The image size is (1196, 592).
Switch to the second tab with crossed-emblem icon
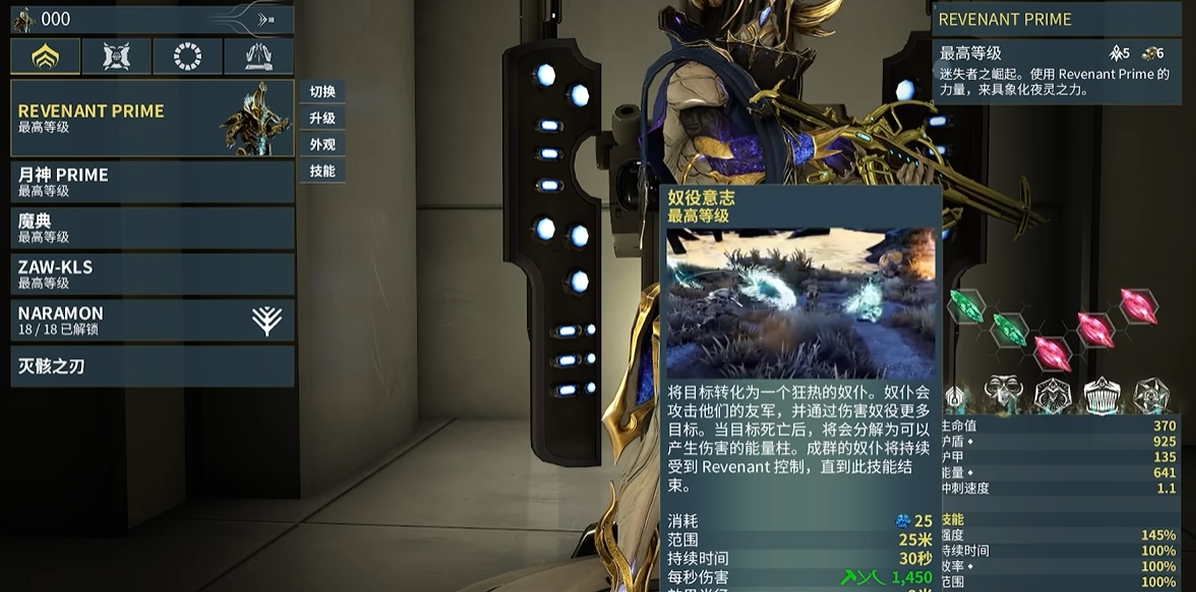[x=116, y=57]
